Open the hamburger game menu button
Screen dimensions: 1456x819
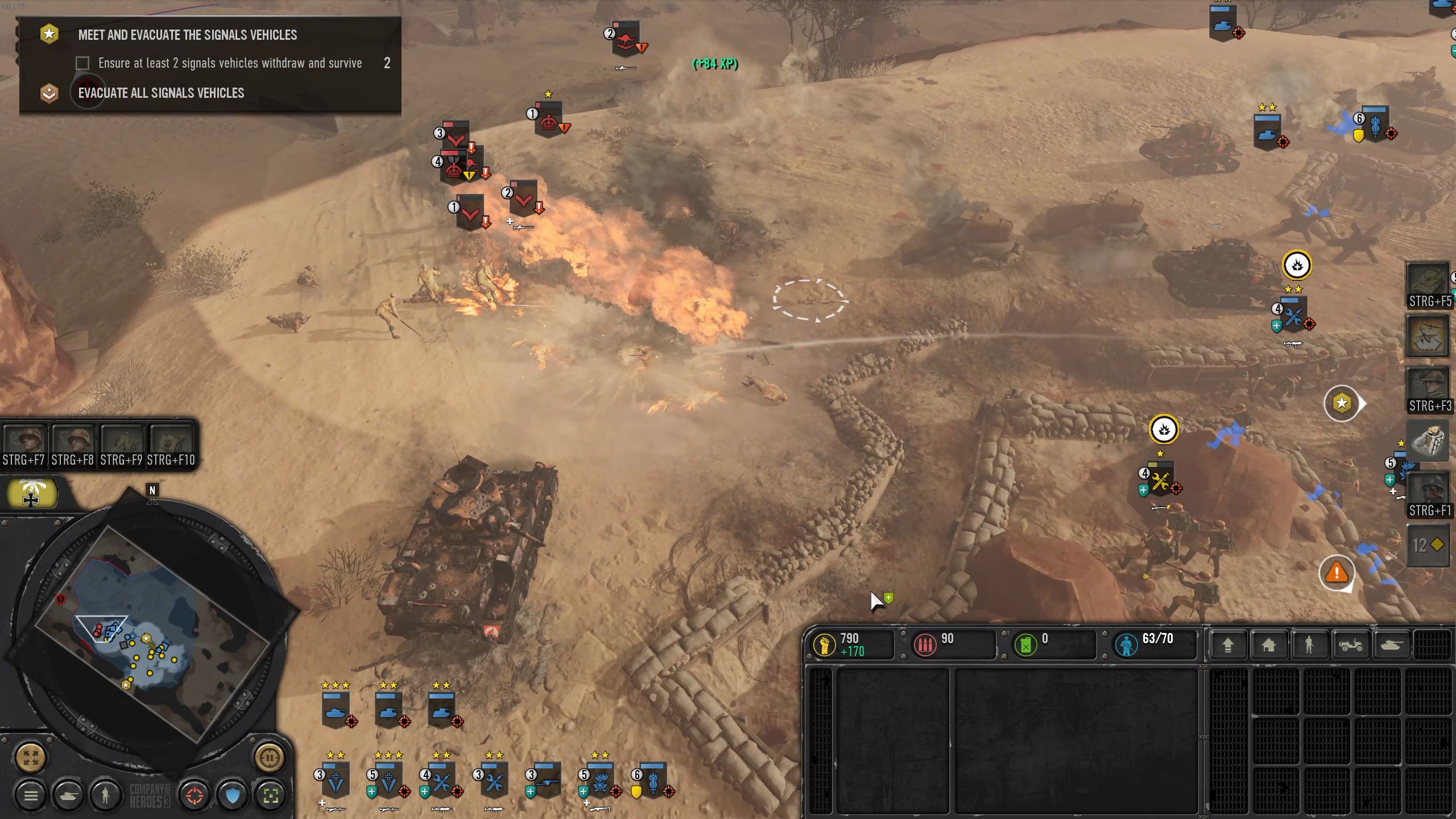pos(31,795)
